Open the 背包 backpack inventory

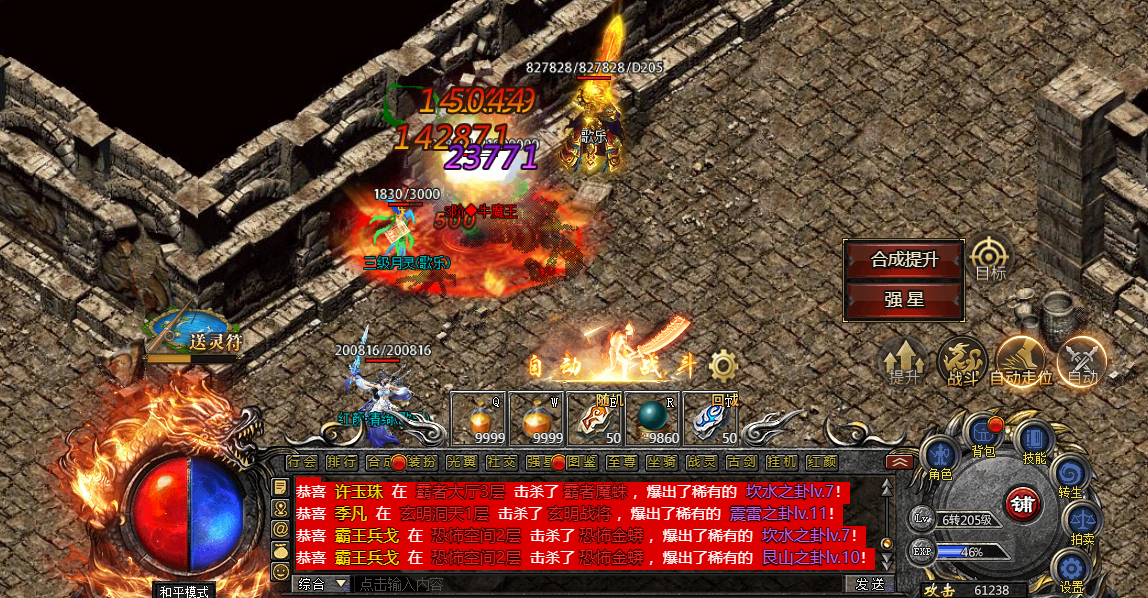[x=983, y=436]
